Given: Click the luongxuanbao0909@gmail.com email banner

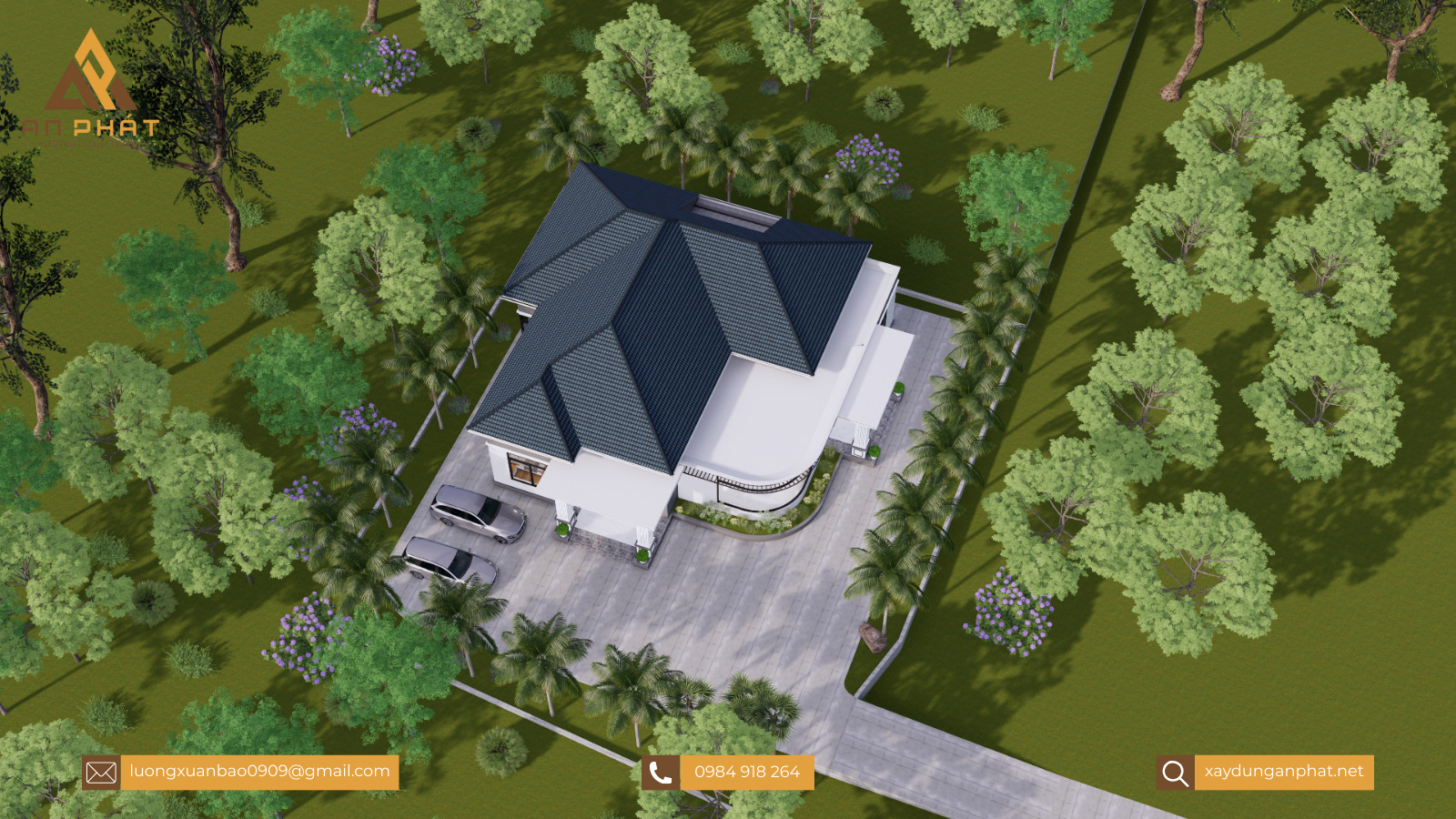Looking at the screenshot, I should 259,772.
